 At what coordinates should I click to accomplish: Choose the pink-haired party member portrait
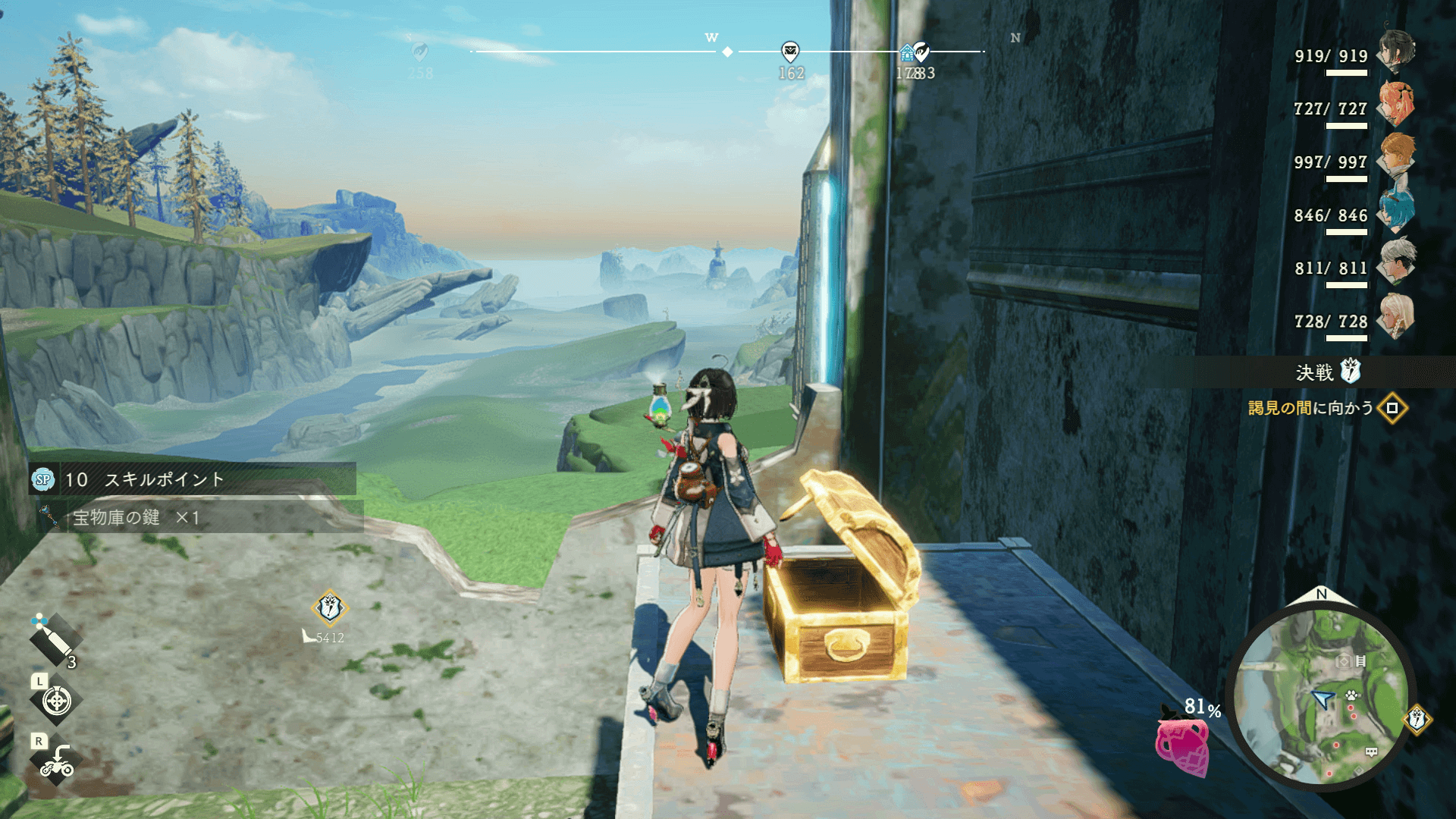(x=1397, y=104)
